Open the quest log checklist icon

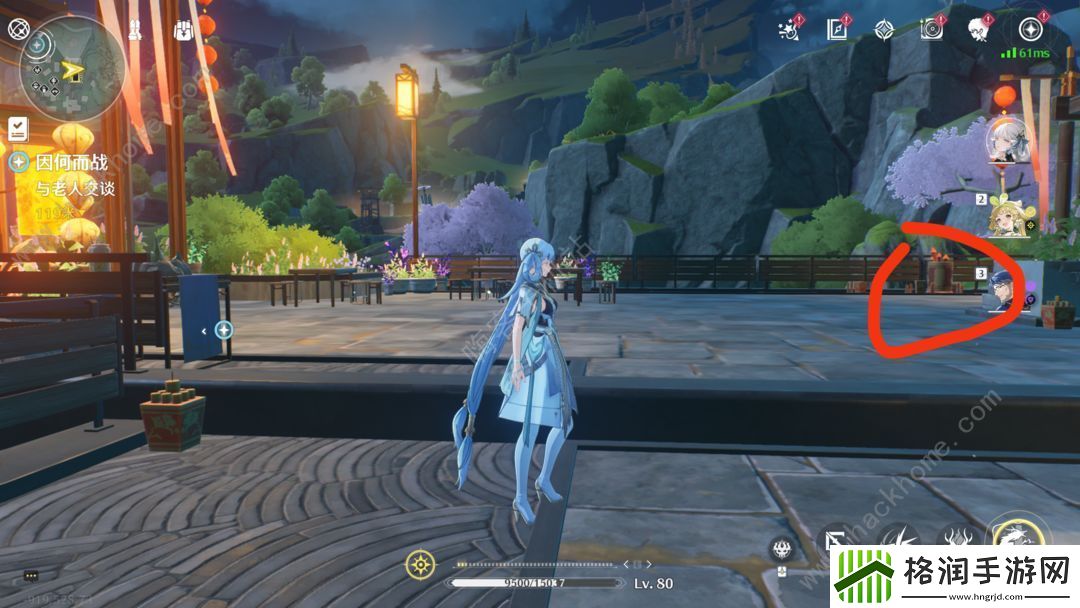pos(18,128)
